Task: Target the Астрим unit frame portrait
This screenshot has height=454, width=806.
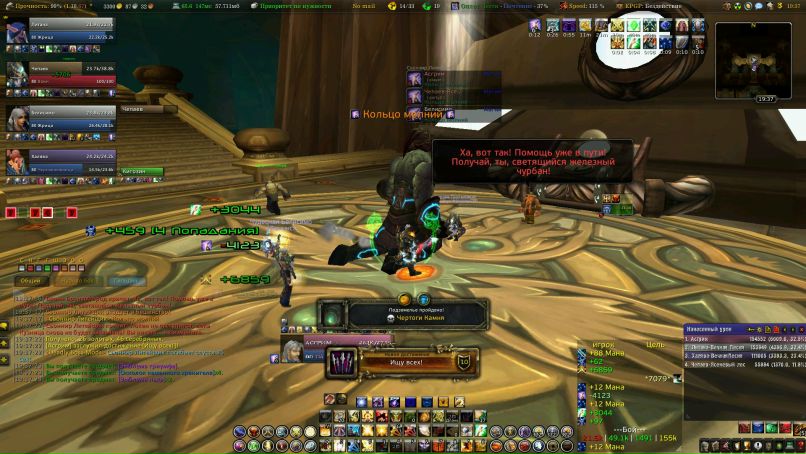Action: 291,351
